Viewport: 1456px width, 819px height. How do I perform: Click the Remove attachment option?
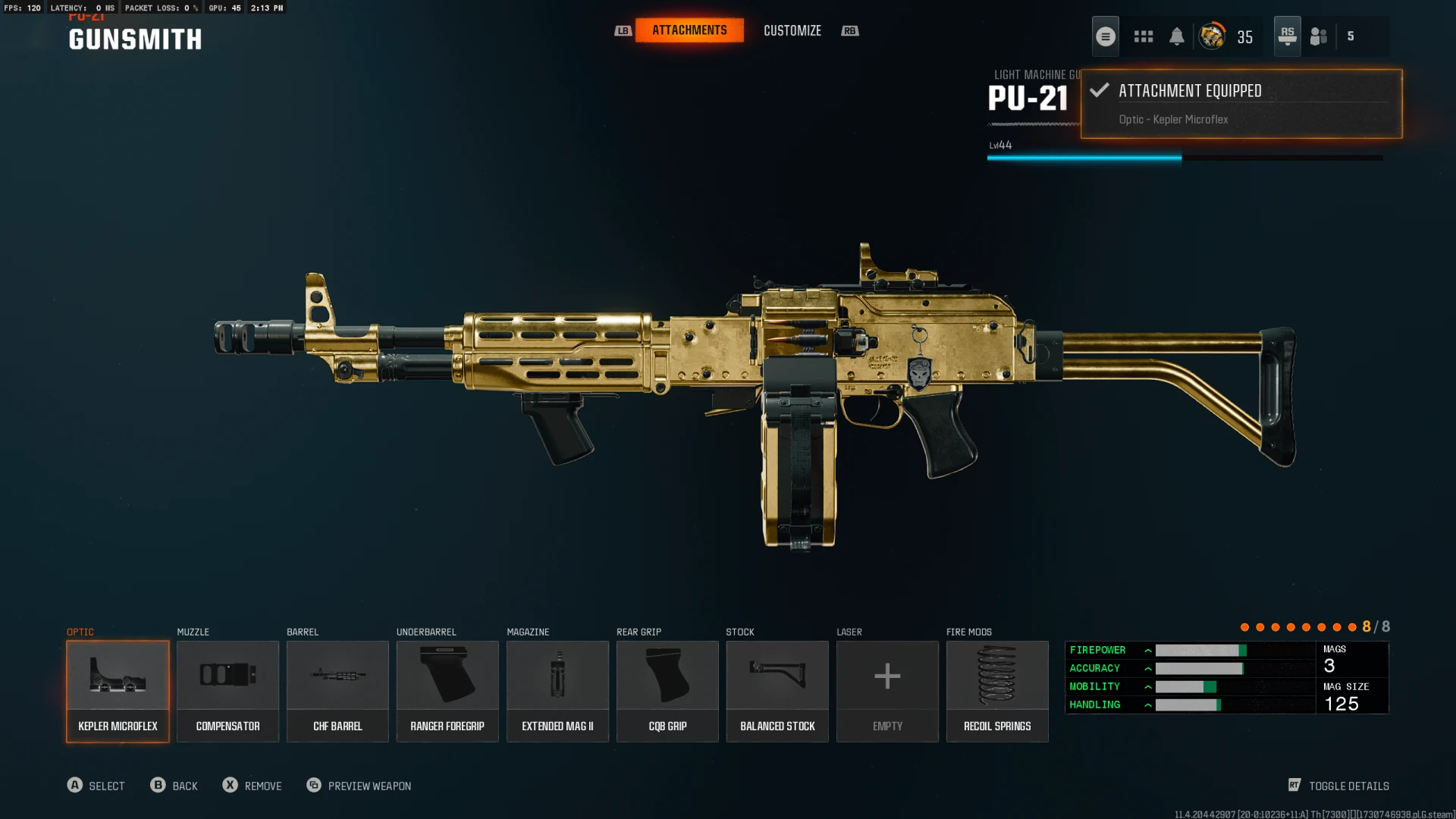252,786
